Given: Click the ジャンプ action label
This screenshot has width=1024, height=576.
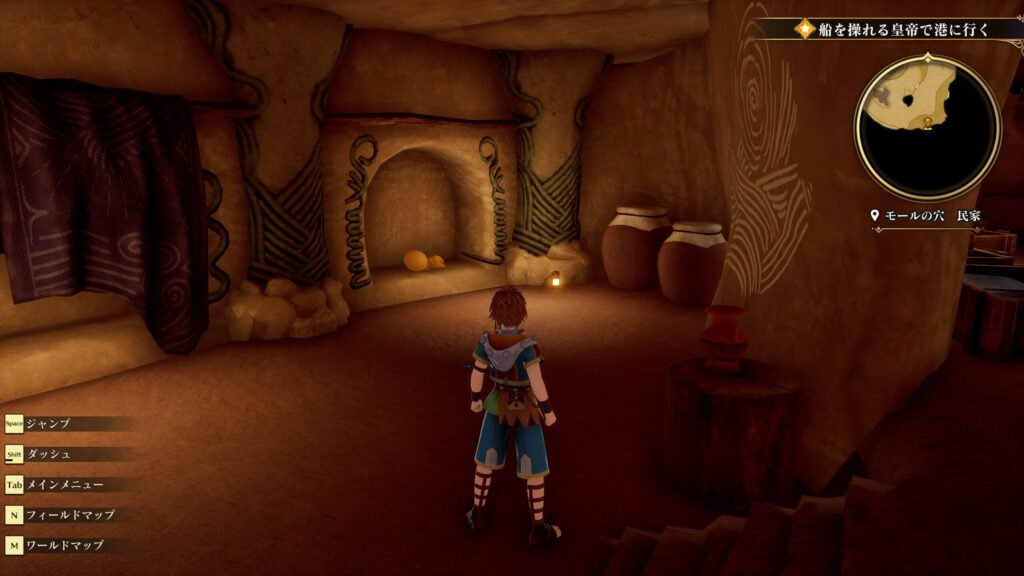Looking at the screenshot, I should pos(49,423).
